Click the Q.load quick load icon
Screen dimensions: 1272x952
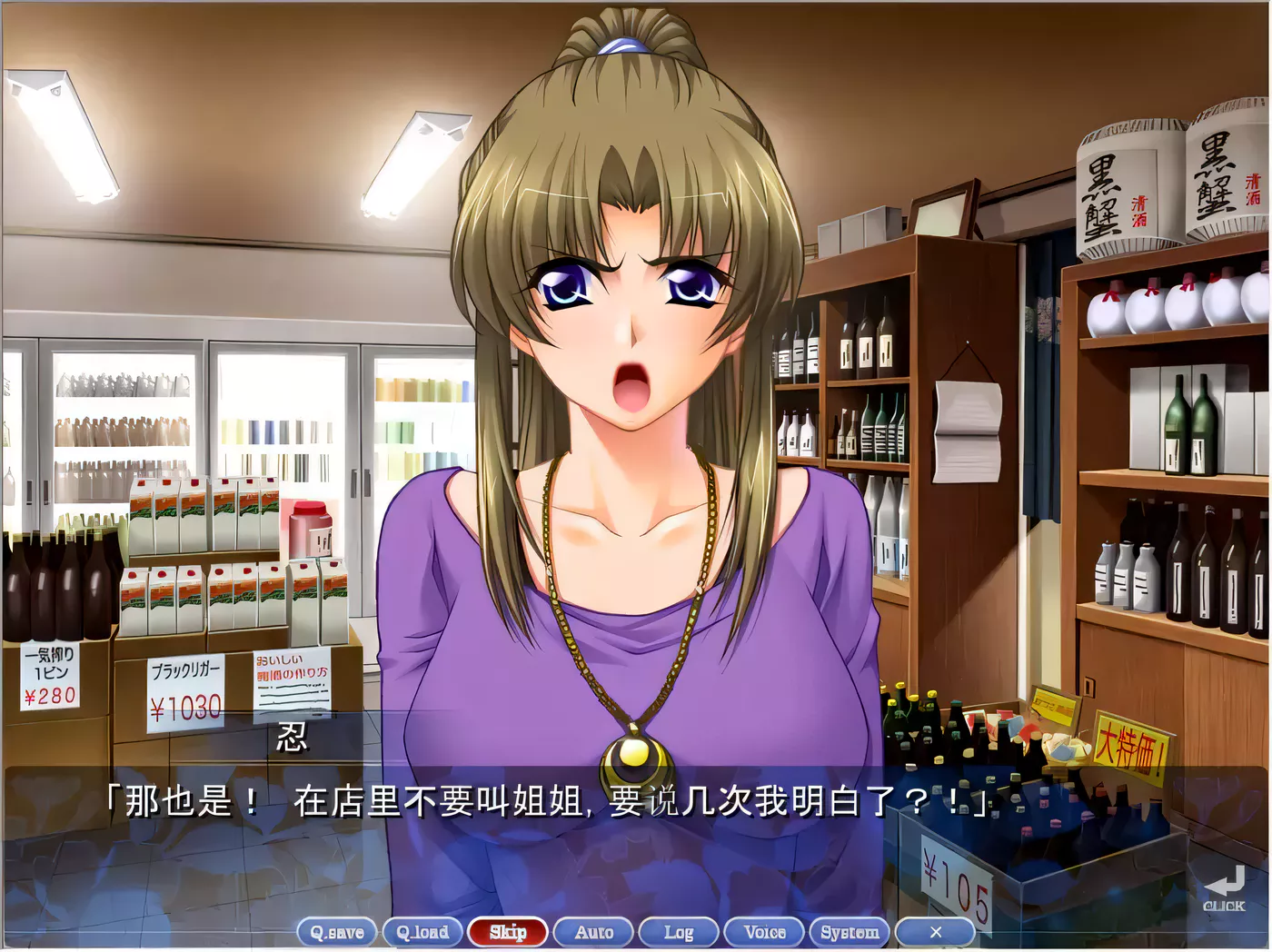pyautogui.click(x=422, y=932)
